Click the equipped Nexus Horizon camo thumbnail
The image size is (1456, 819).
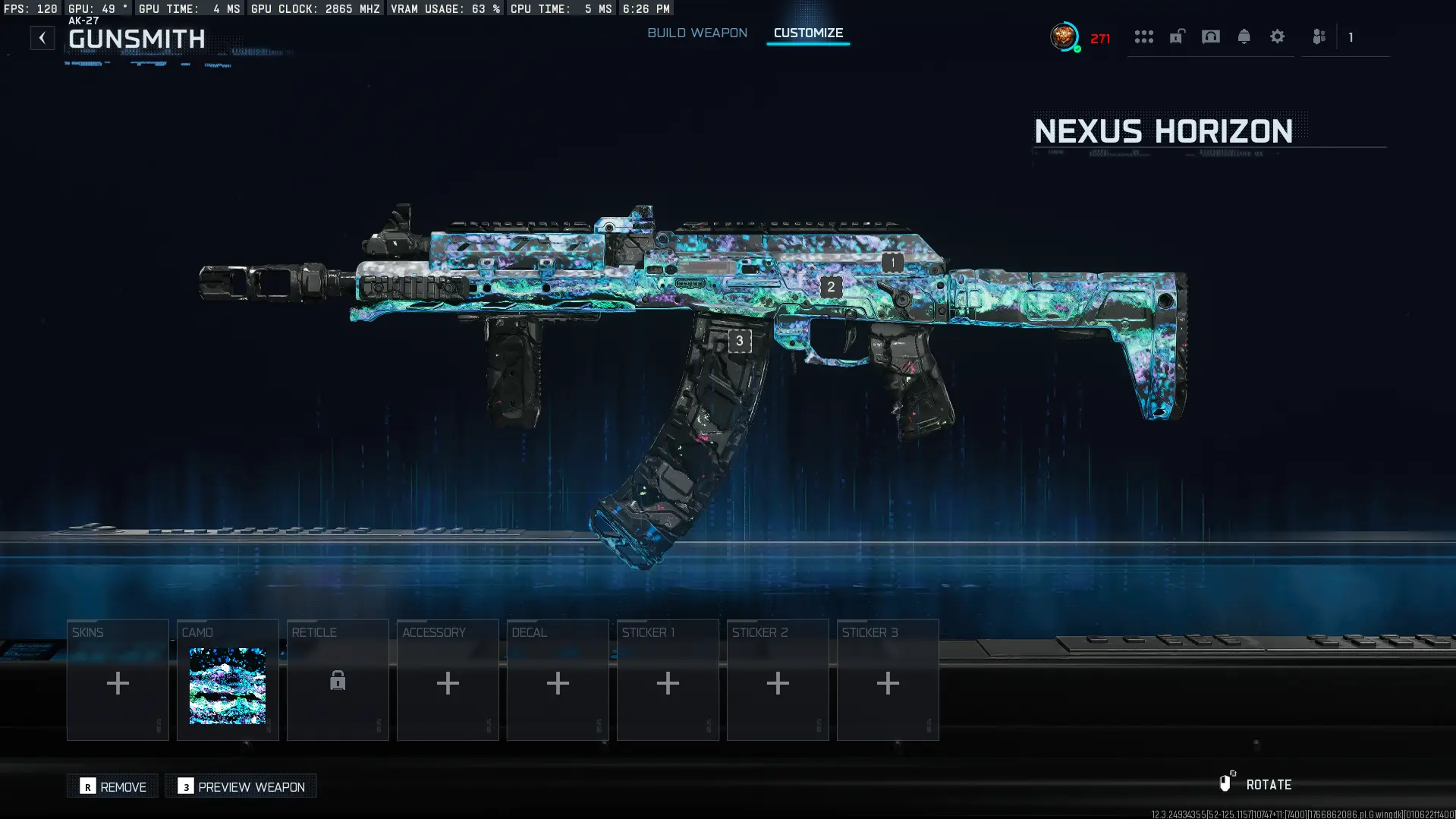click(x=228, y=687)
